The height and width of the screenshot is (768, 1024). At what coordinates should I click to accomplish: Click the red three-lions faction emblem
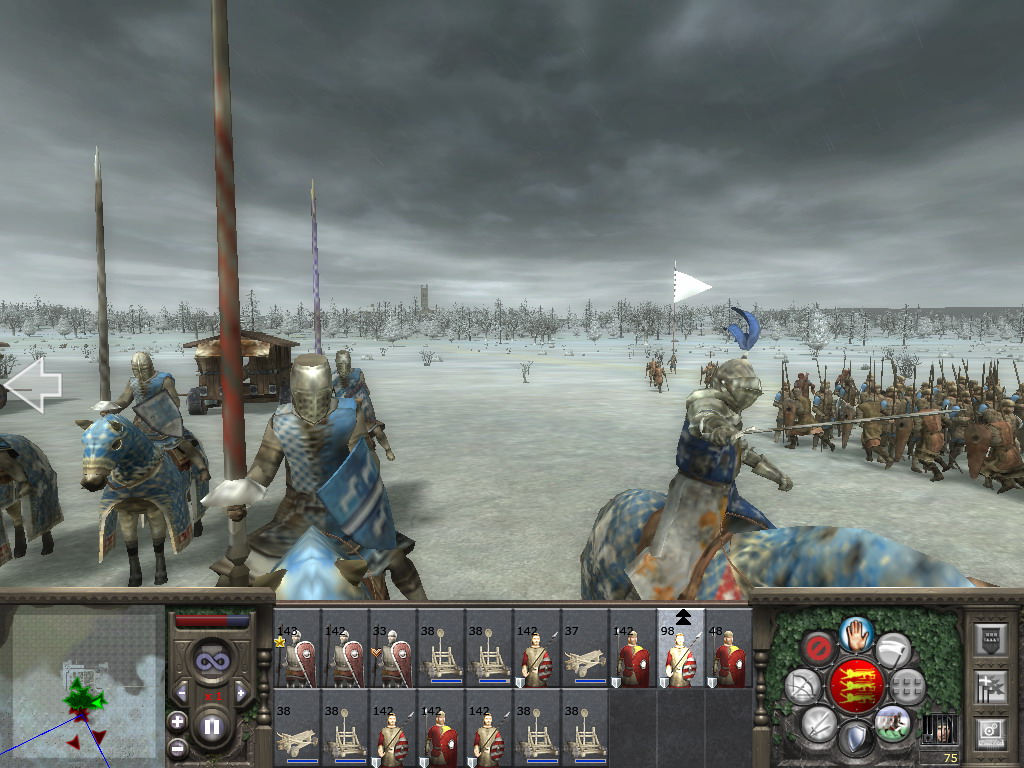pyautogui.click(x=856, y=685)
